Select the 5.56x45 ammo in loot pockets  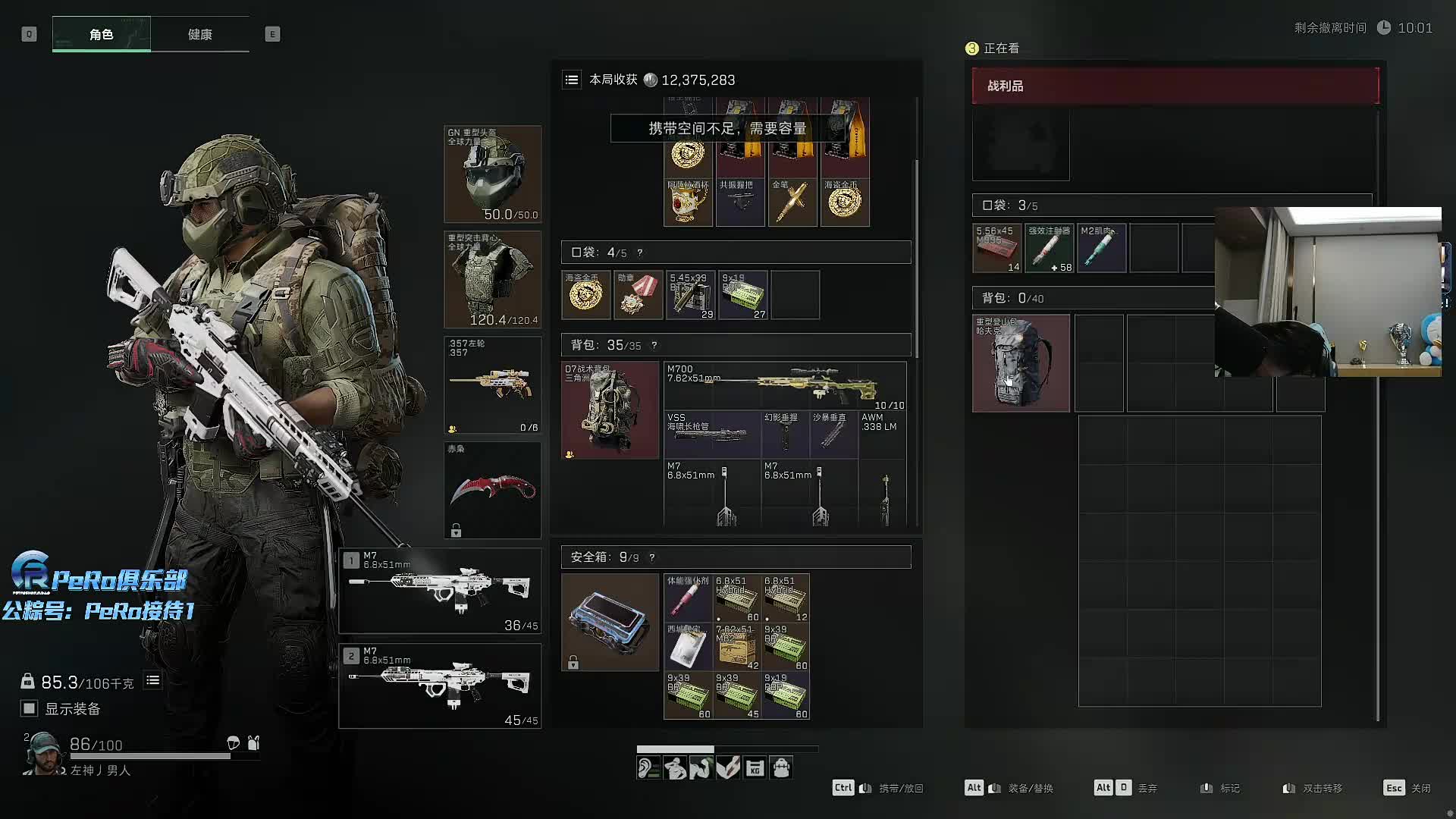point(997,248)
